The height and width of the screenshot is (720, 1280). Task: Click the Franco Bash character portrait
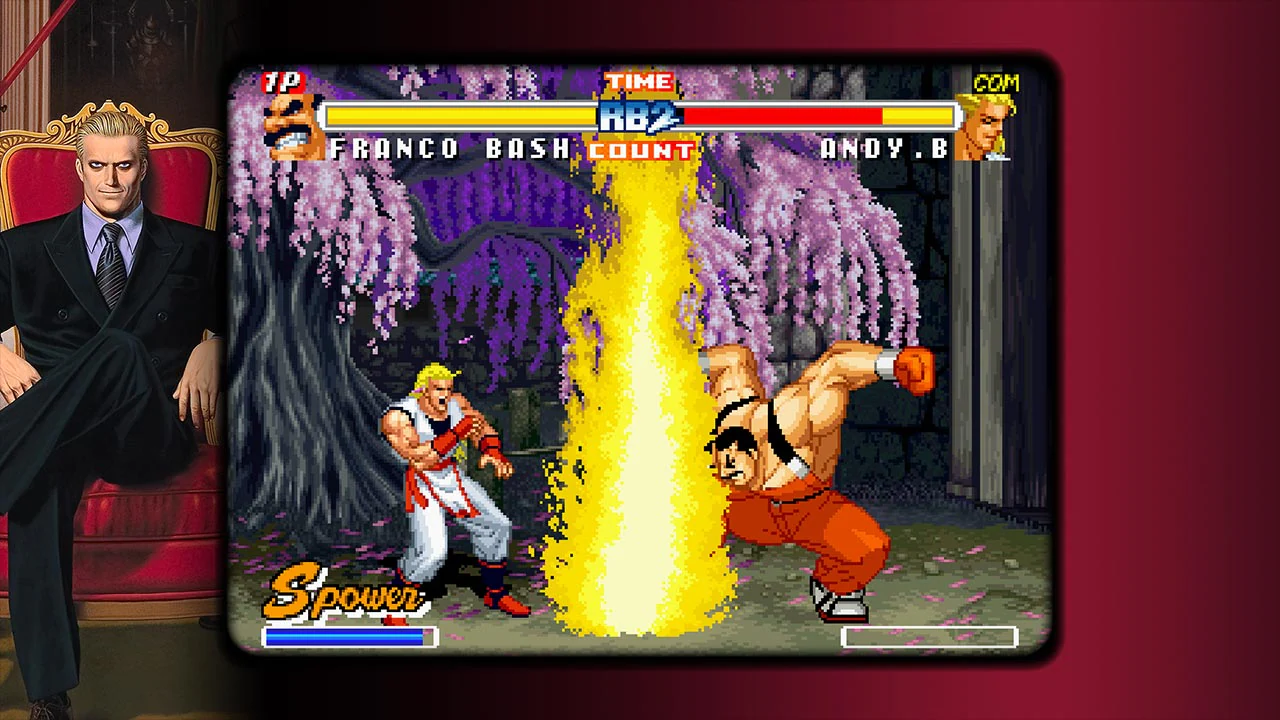point(290,125)
